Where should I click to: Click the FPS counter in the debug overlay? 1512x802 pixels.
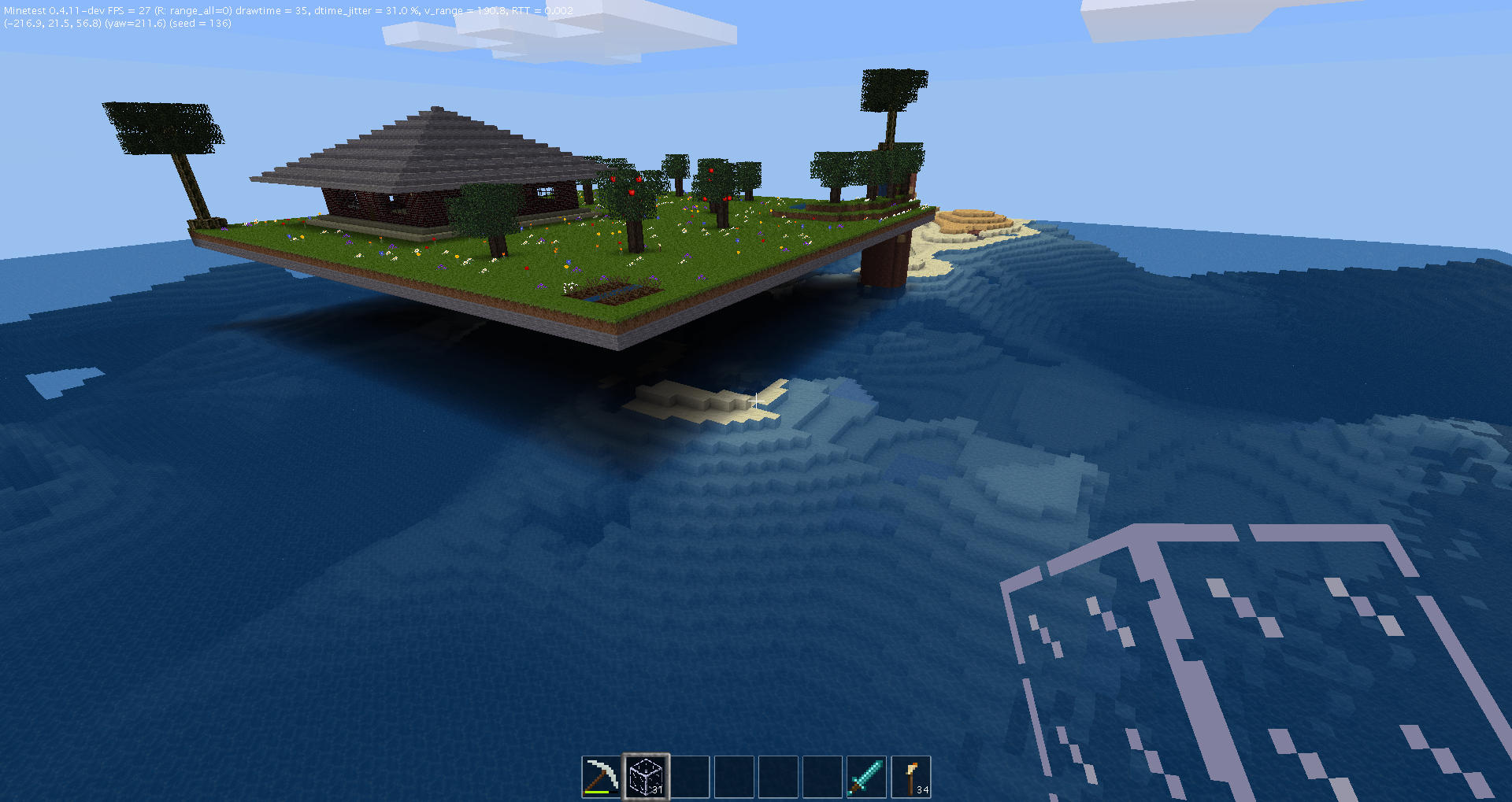[130, 10]
